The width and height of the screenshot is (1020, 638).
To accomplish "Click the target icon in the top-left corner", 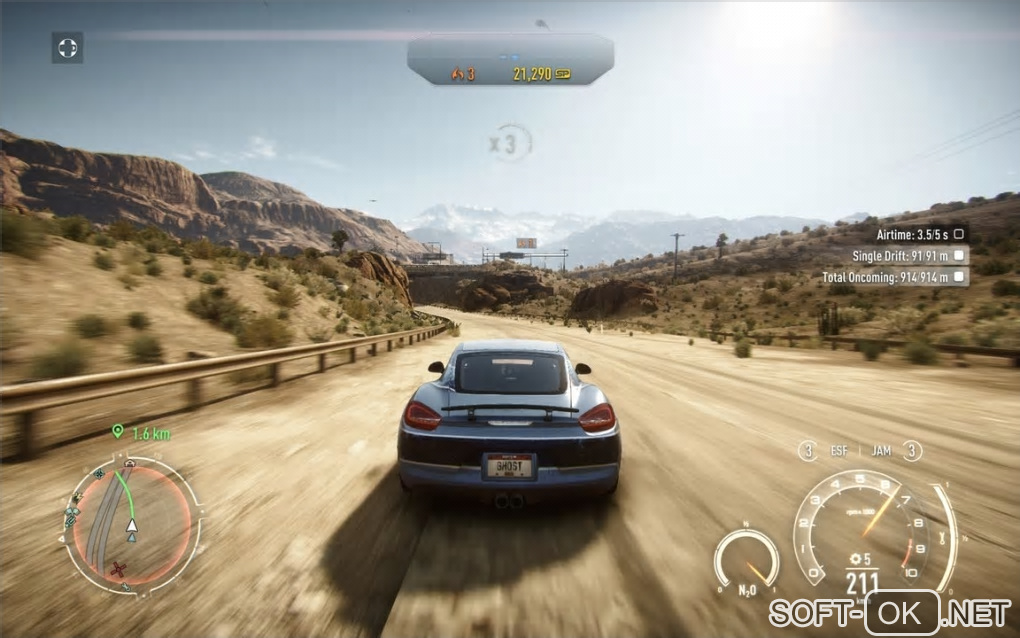I will tap(67, 47).
